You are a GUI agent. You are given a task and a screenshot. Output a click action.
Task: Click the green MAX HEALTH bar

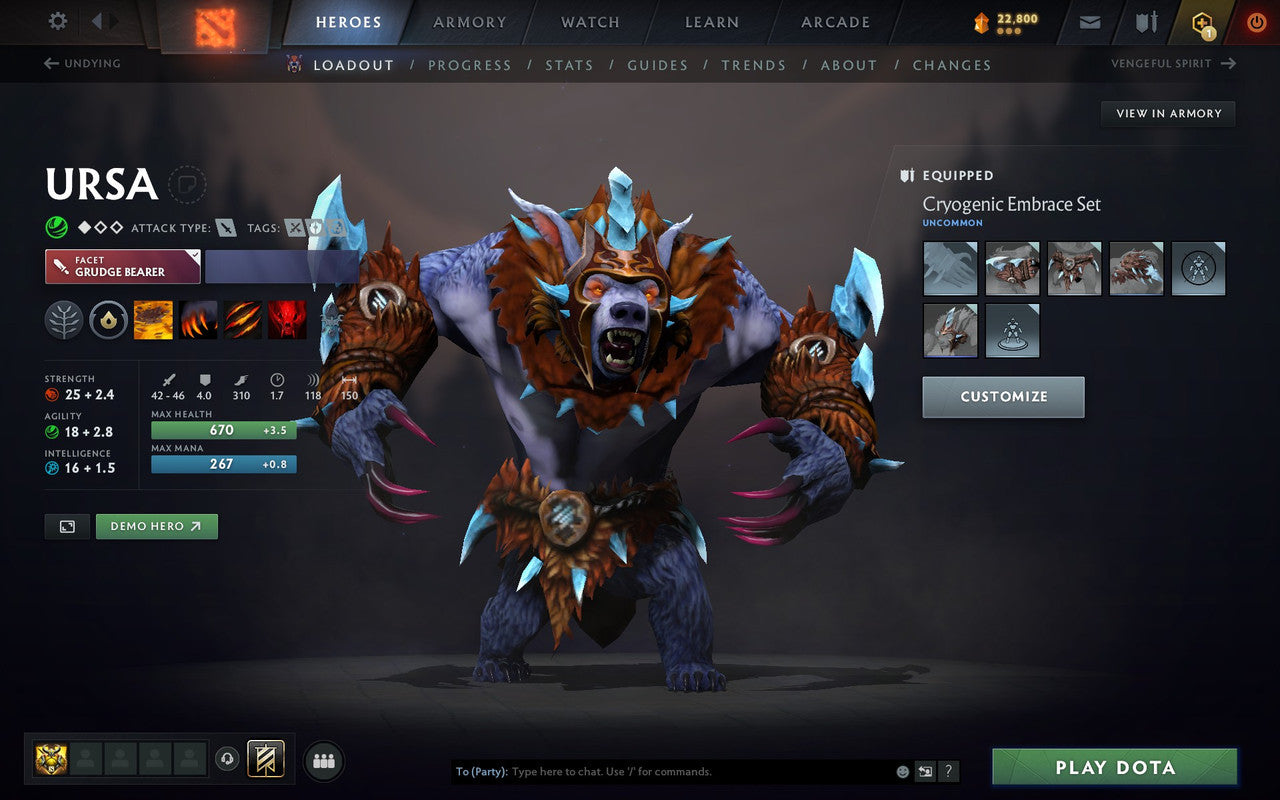coord(222,430)
